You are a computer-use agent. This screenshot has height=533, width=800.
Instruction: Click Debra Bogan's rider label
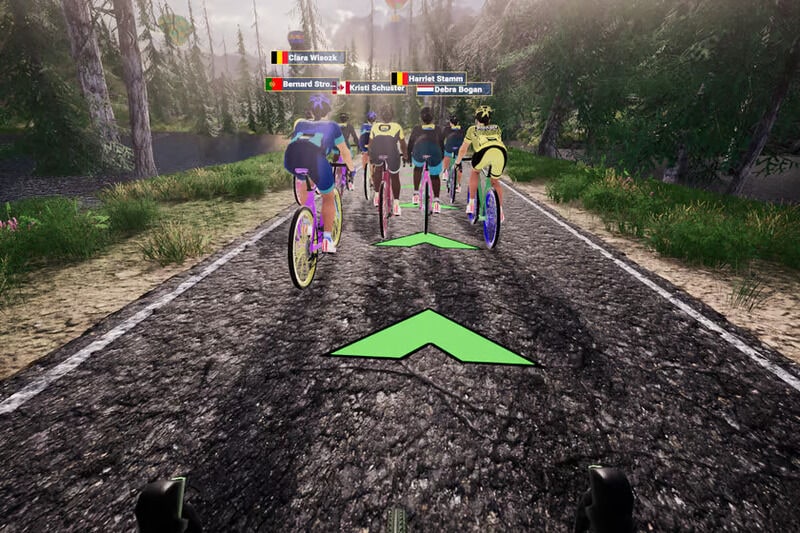(x=454, y=89)
